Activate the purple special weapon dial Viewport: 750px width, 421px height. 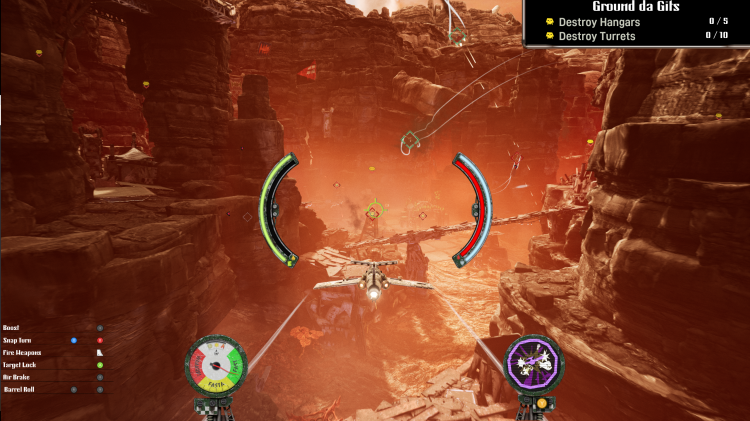534,363
